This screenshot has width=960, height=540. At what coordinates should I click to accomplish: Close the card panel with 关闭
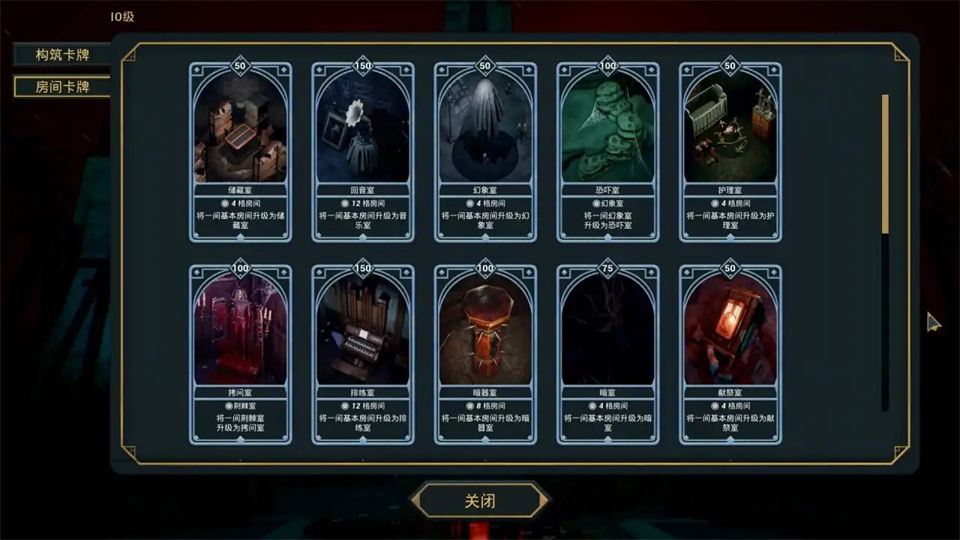coord(481,500)
